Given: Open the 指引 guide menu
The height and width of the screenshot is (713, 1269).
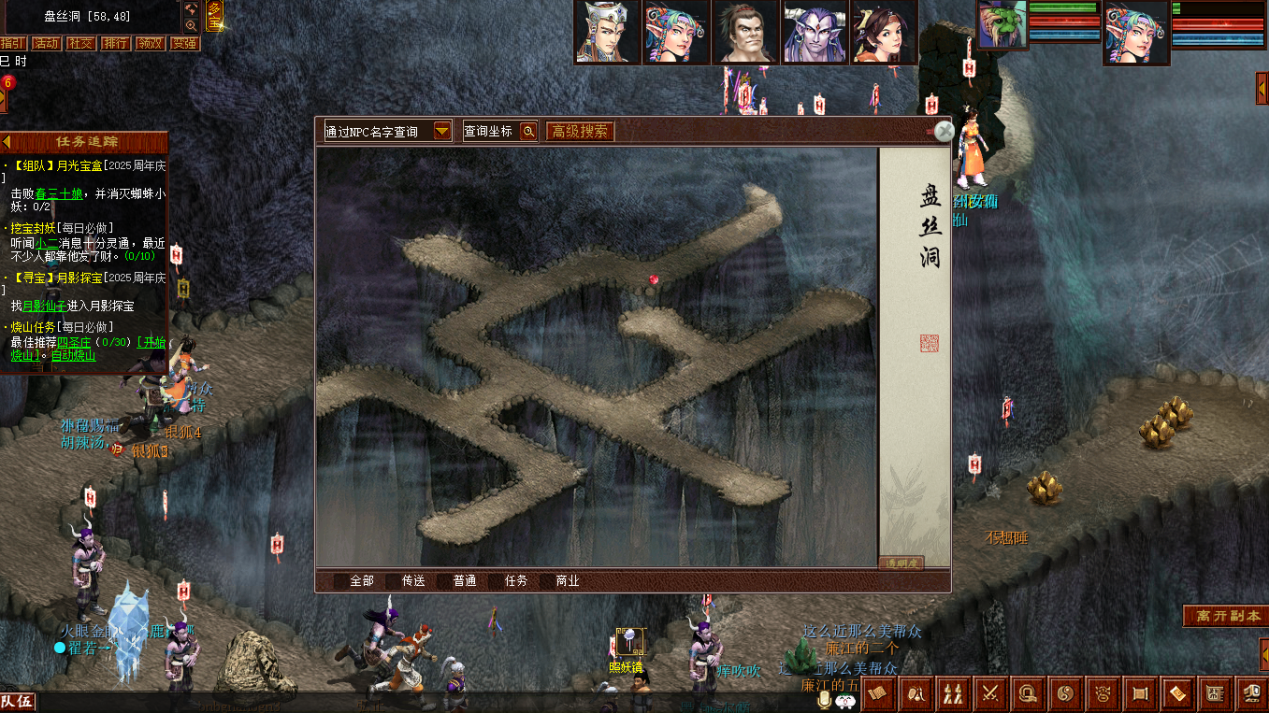Looking at the screenshot, I should (x=12, y=43).
